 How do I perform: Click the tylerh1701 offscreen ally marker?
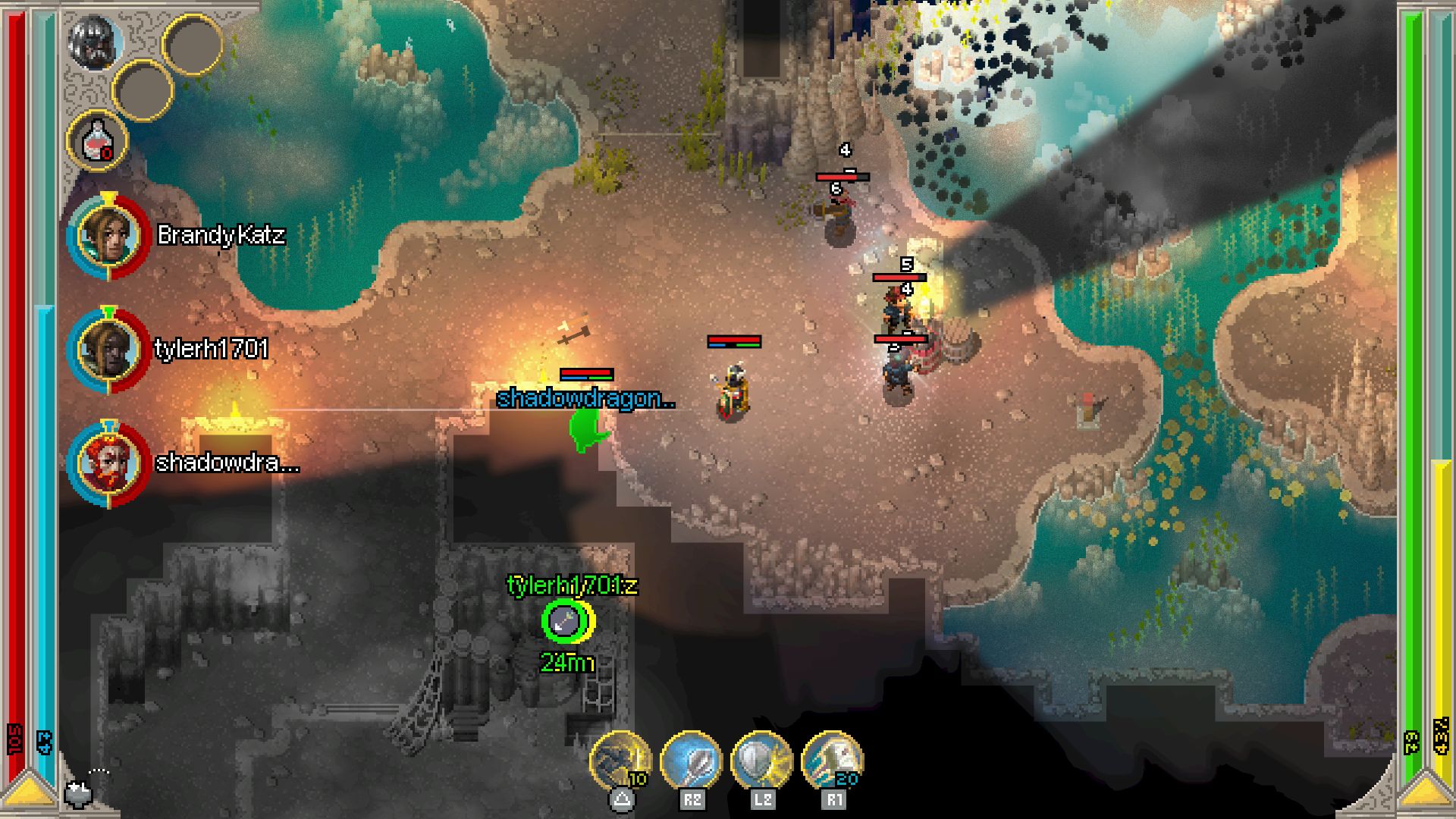pos(565,621)
